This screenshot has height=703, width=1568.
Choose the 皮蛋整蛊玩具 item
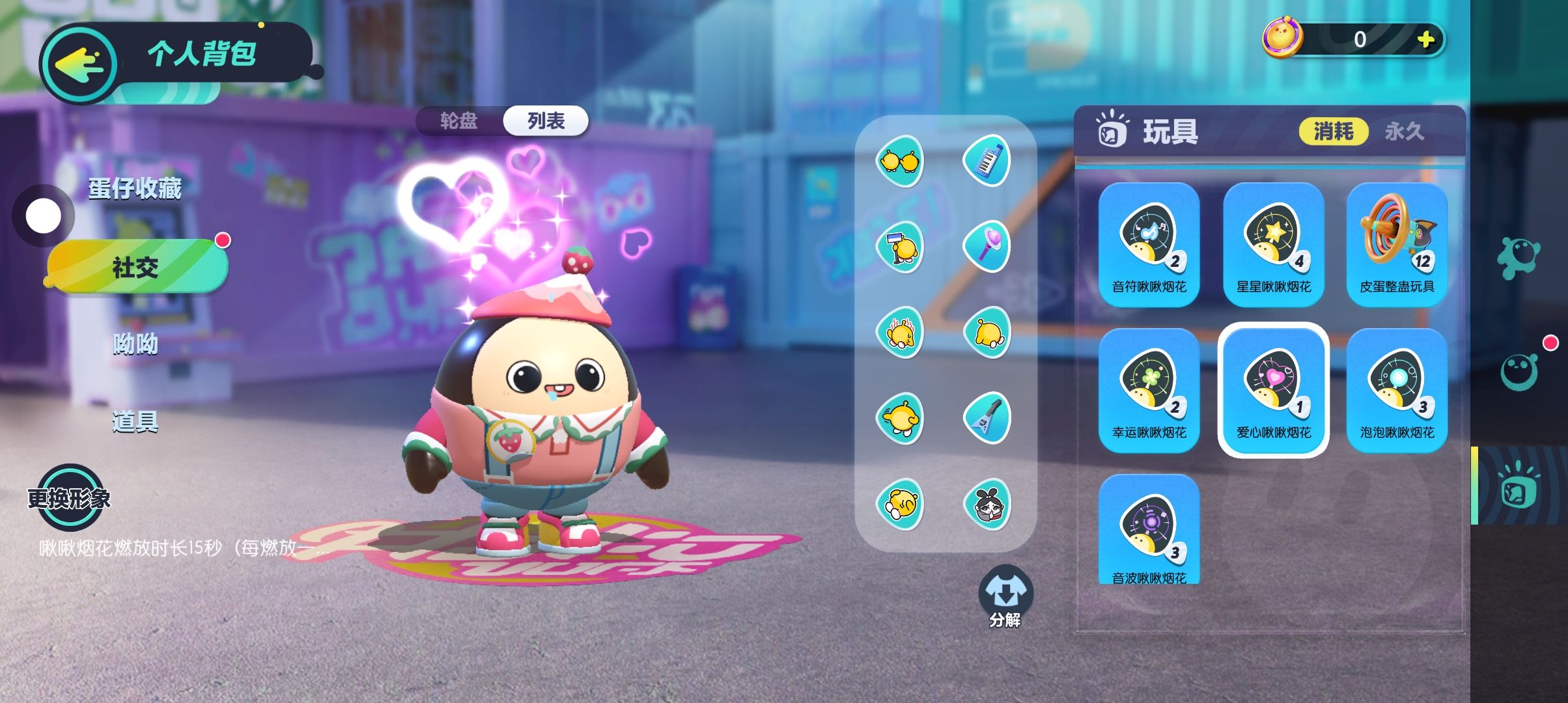tap(1397, 245)
